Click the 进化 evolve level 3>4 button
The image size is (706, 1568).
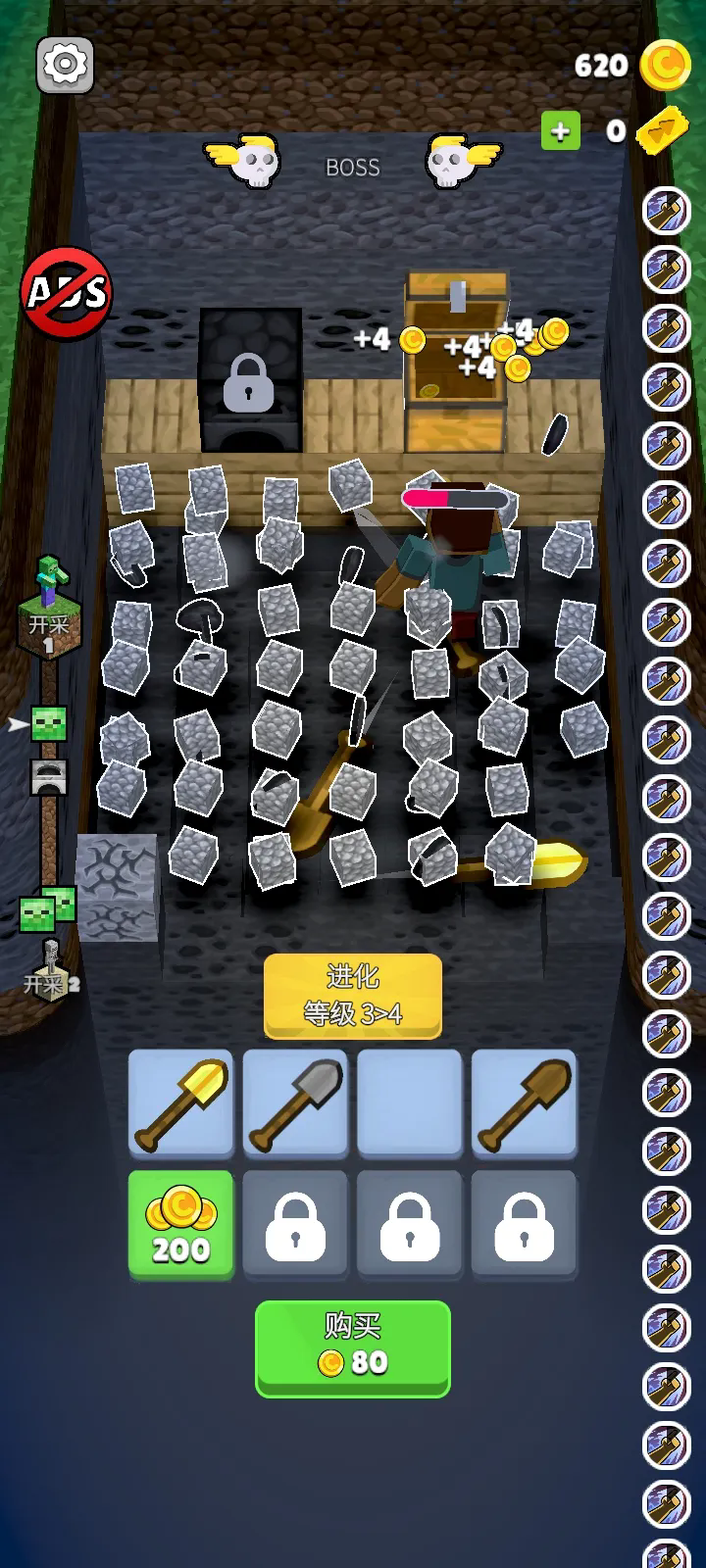352,995
